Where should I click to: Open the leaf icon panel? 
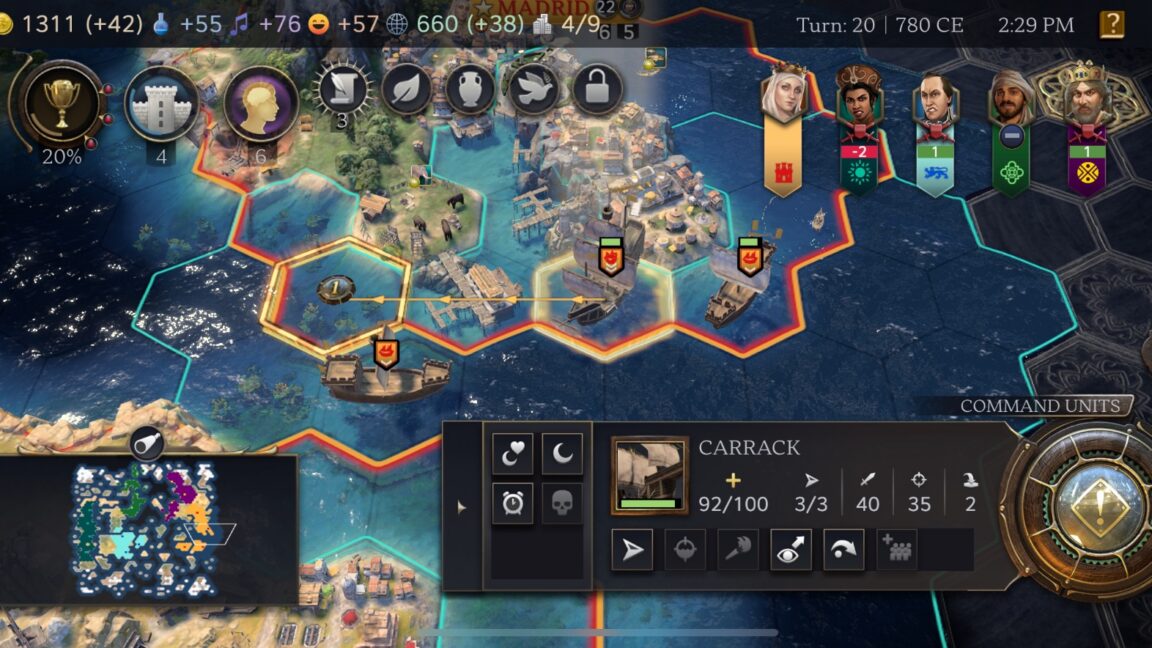click(406, 90)
